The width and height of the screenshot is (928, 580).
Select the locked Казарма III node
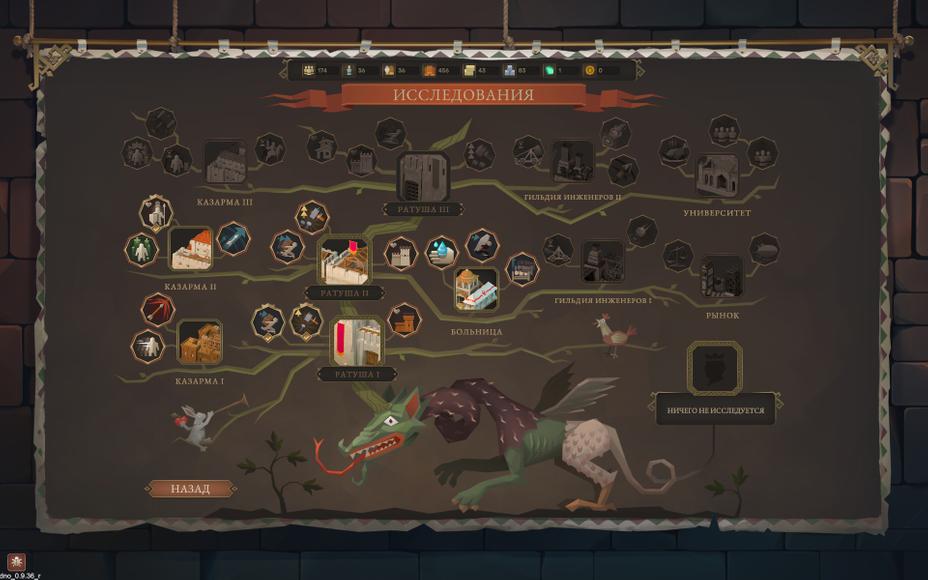pos(225,163)
